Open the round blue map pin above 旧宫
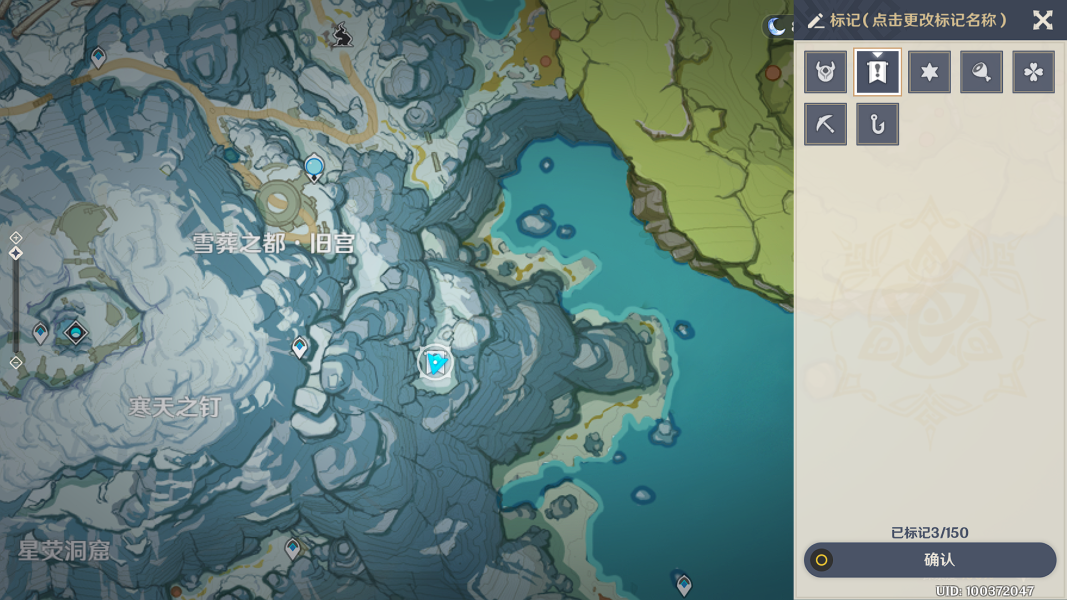1067x600 pixels. click(x=314, y=167)
